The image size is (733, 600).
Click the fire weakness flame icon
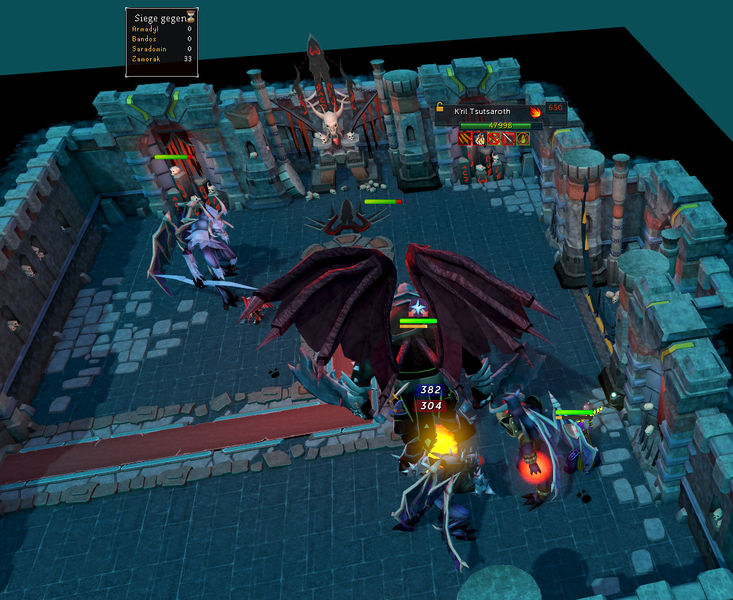(x=535, y=112)
